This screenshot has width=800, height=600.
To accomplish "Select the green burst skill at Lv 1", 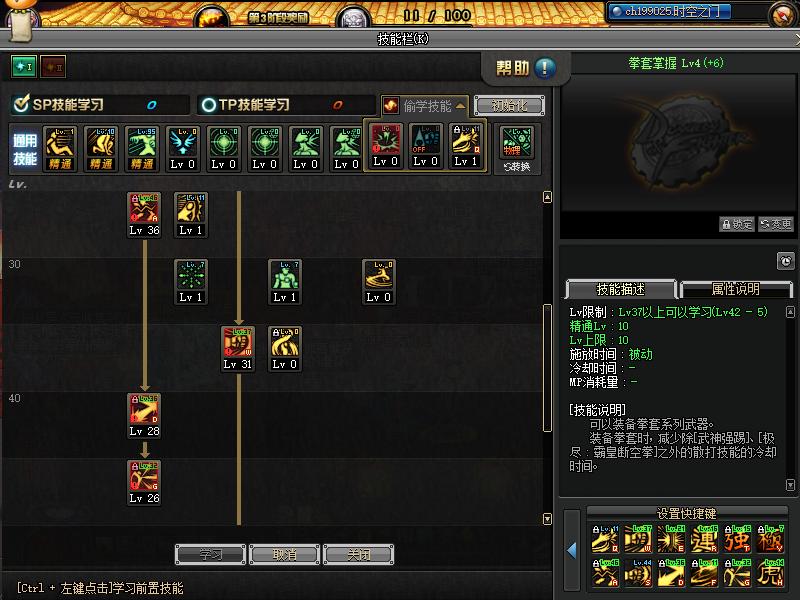I will pyautogui.click(x=191, y=275).
